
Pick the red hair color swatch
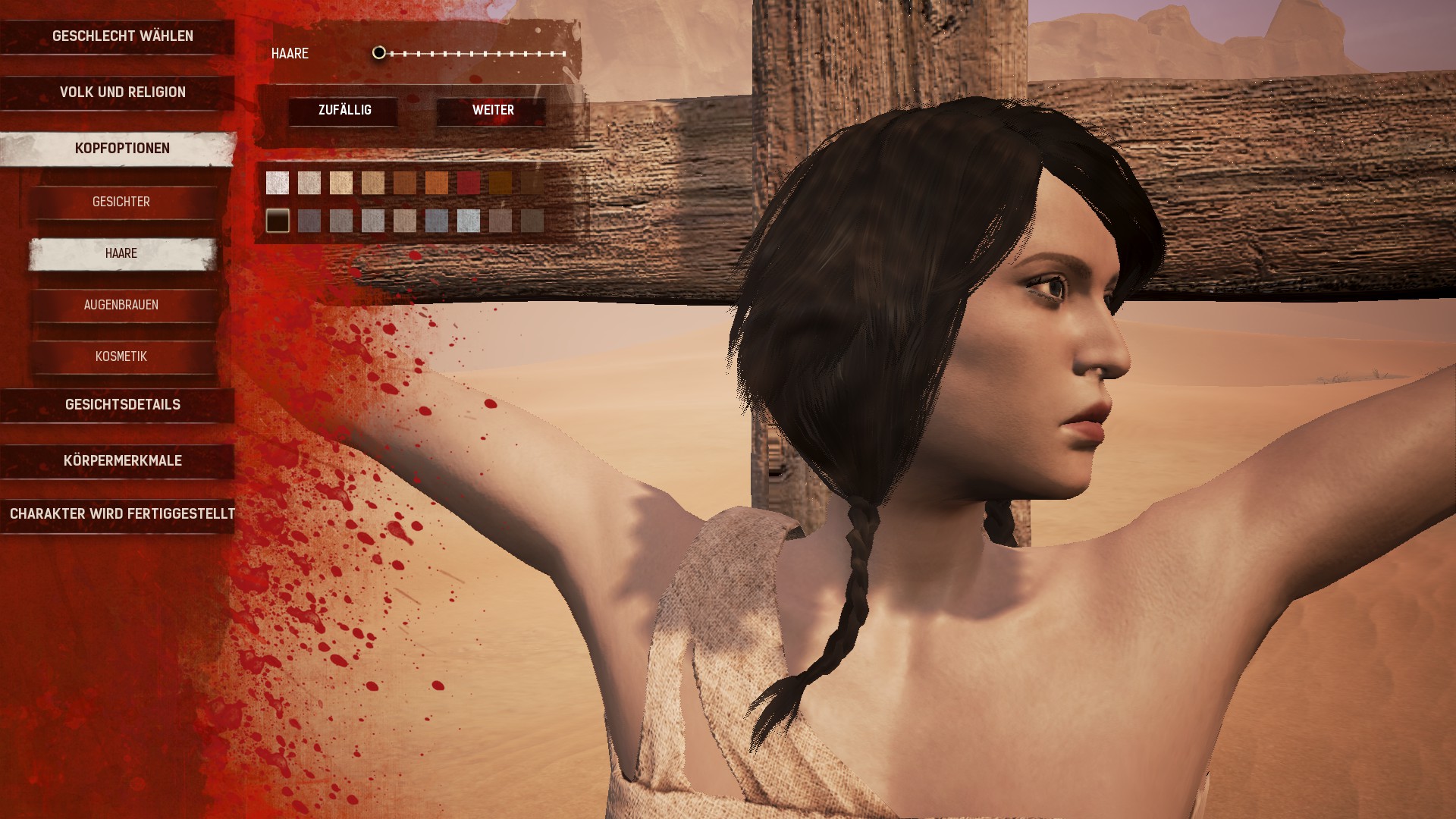[469, 183]
